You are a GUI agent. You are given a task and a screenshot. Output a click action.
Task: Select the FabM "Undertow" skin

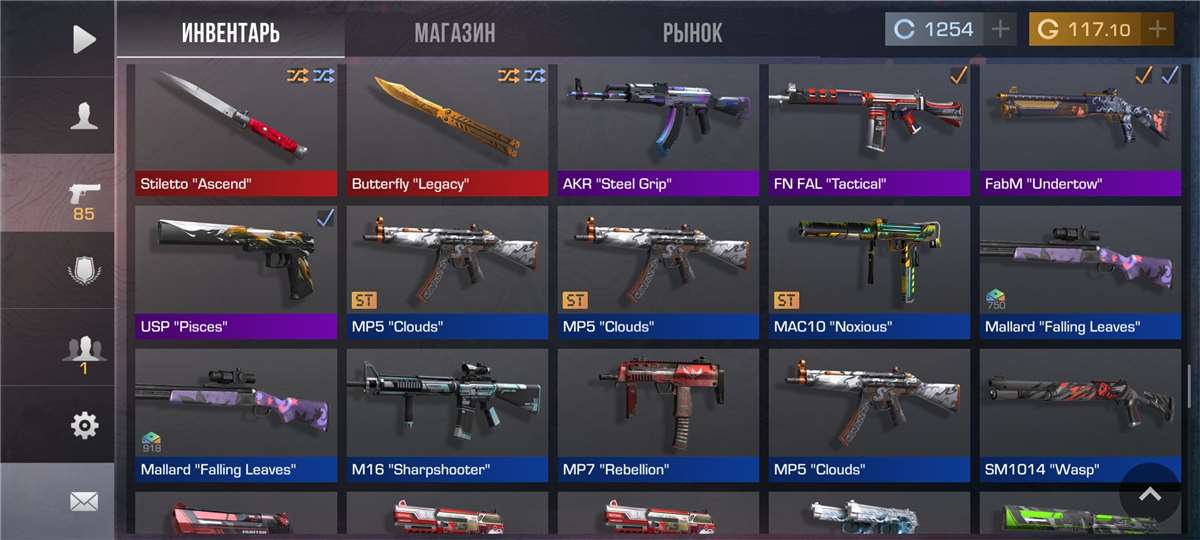(1080, 129)
